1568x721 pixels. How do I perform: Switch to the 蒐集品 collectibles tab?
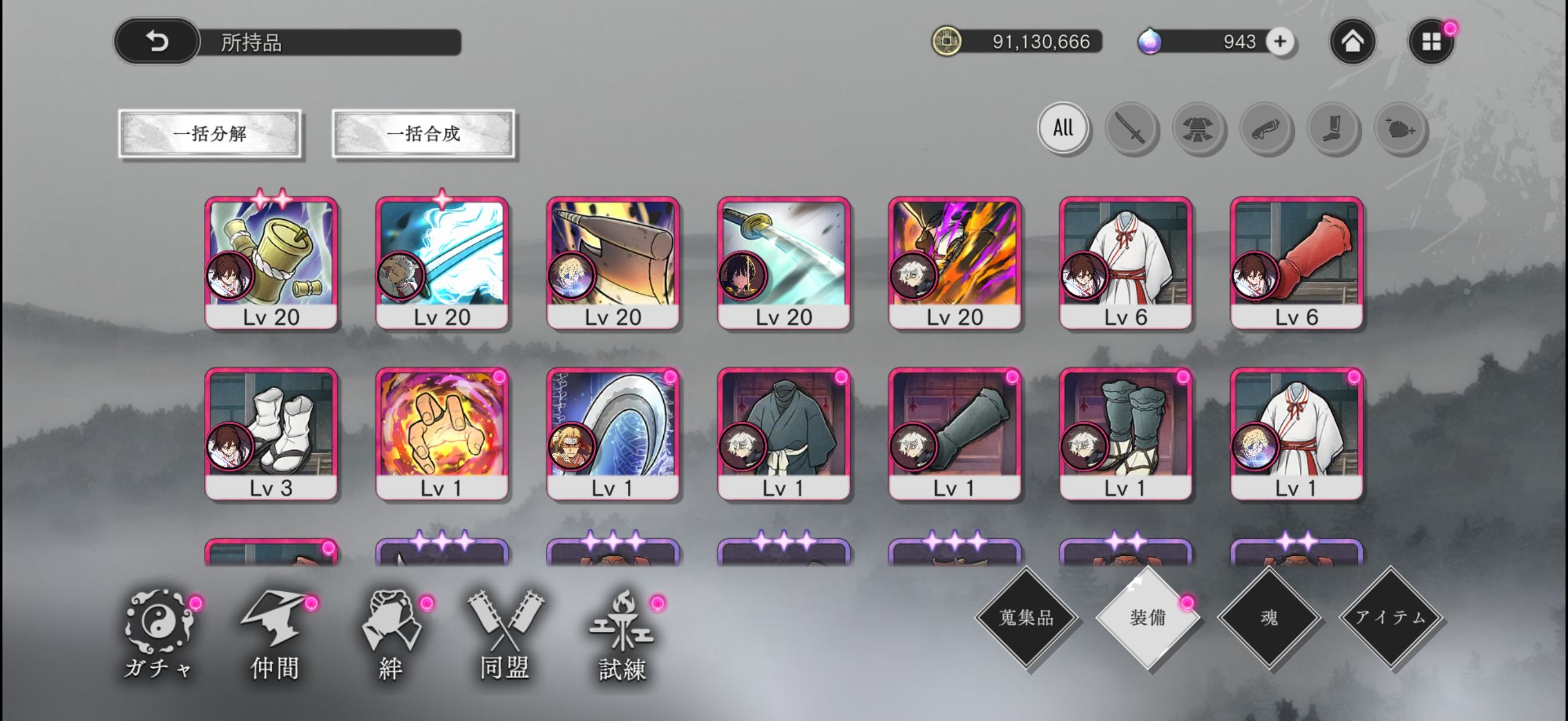tap(1026, 618)
